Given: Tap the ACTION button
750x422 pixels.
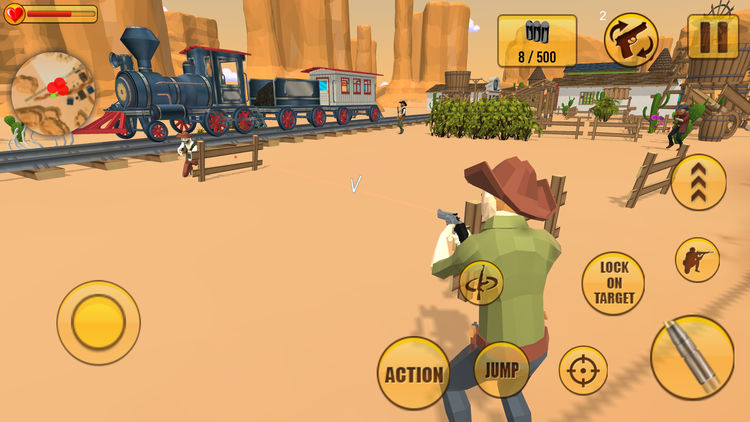Looking at the screenshot, I should 413,374.
